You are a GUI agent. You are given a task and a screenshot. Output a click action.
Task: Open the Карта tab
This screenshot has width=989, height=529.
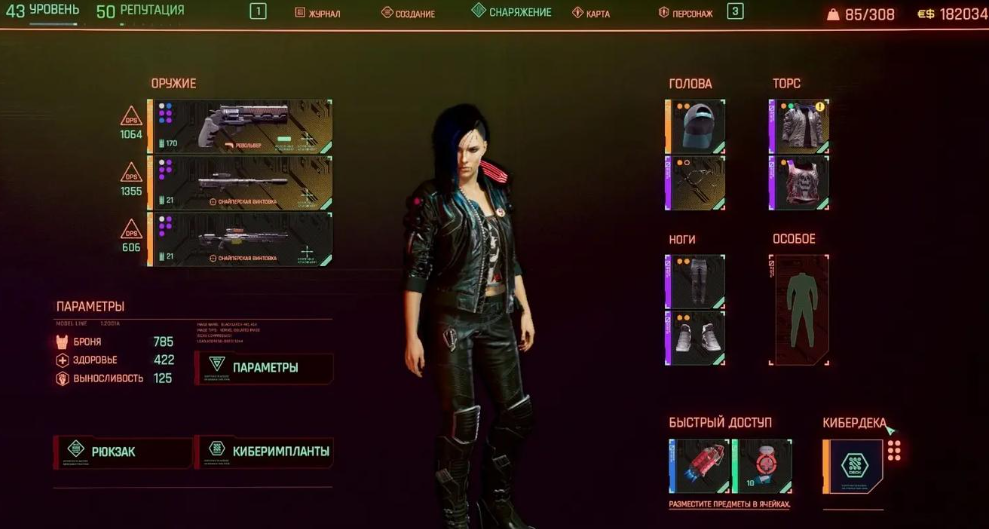click(592, 13)
